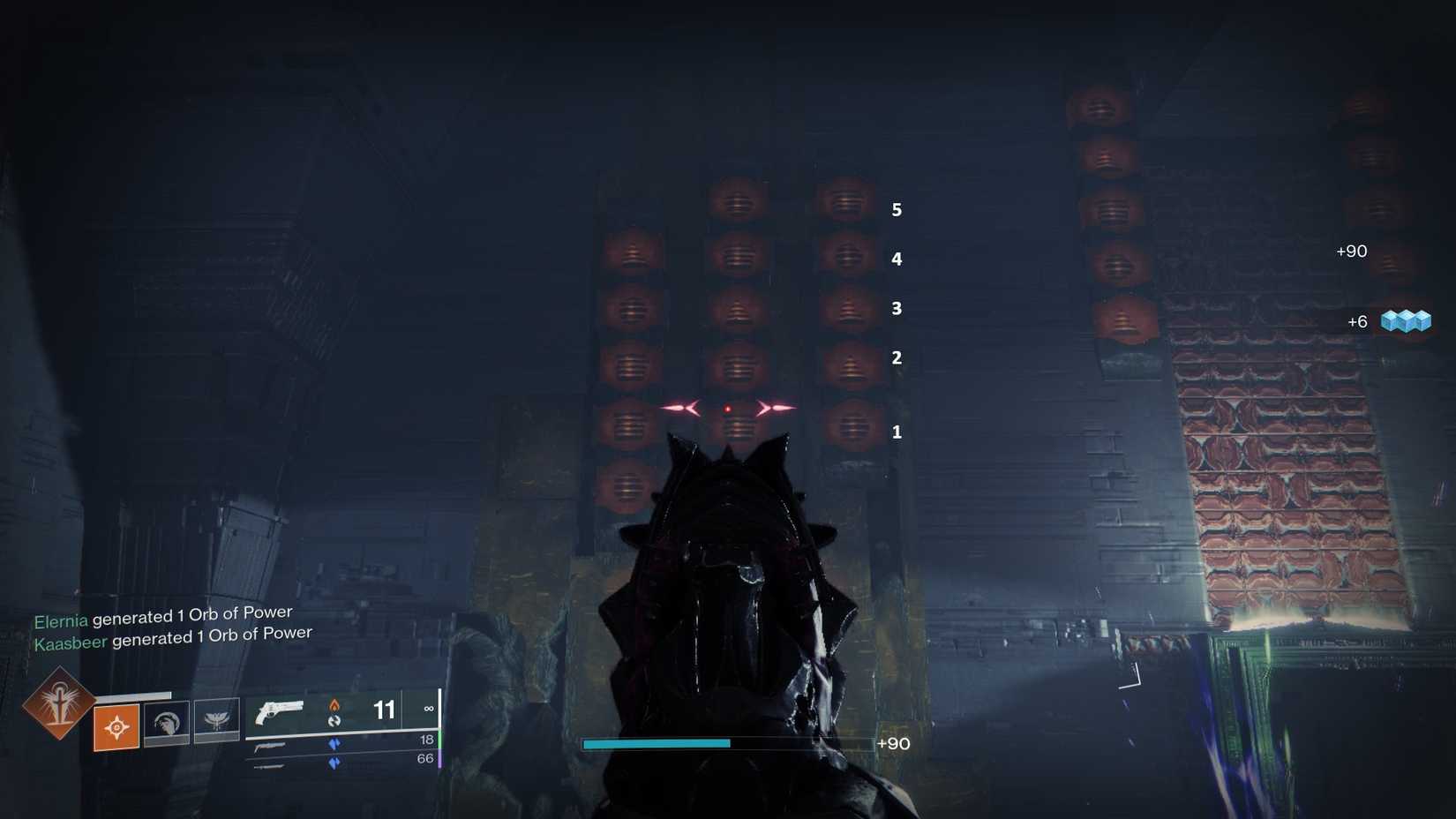Toggle the first blue armor charge diamond
Screen dimensions: 1456x819
pos(334,742)
